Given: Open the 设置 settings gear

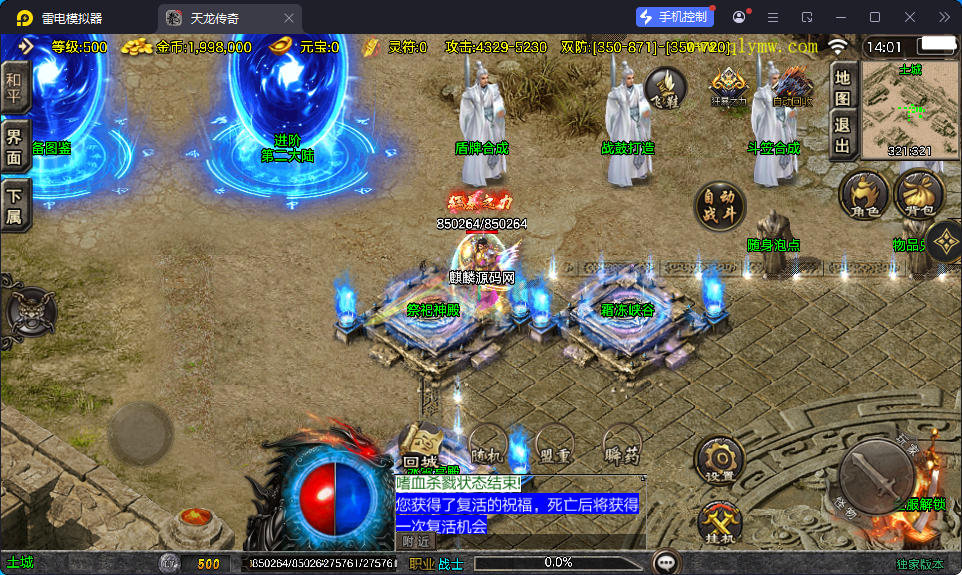Looking at the screenshot, I should pyautogui.click(x=720, y=461).
